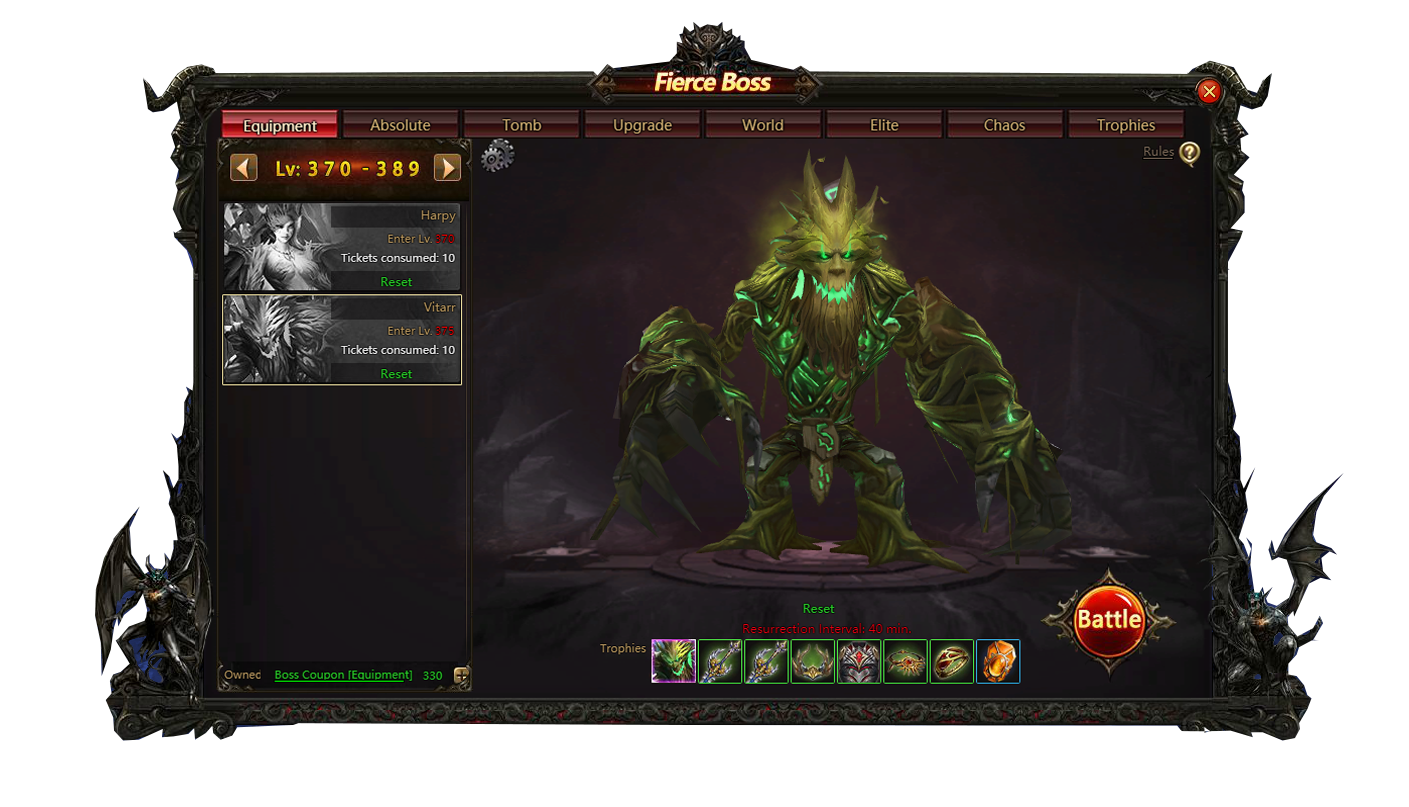Open the gear settings icon
This screenshot has height=807, width=1409.
(497, 156)
